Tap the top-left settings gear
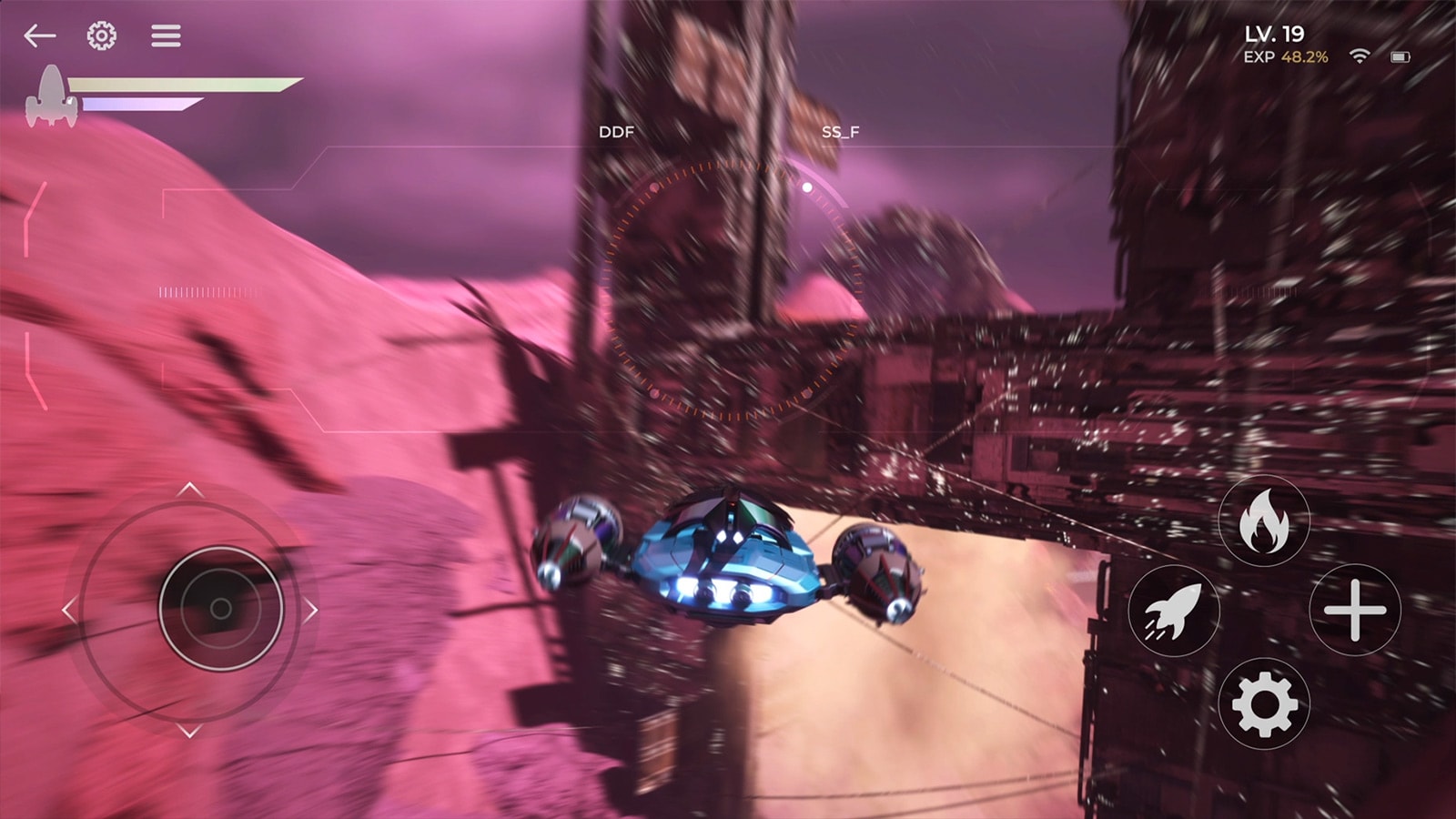 (x=102, y=34)
